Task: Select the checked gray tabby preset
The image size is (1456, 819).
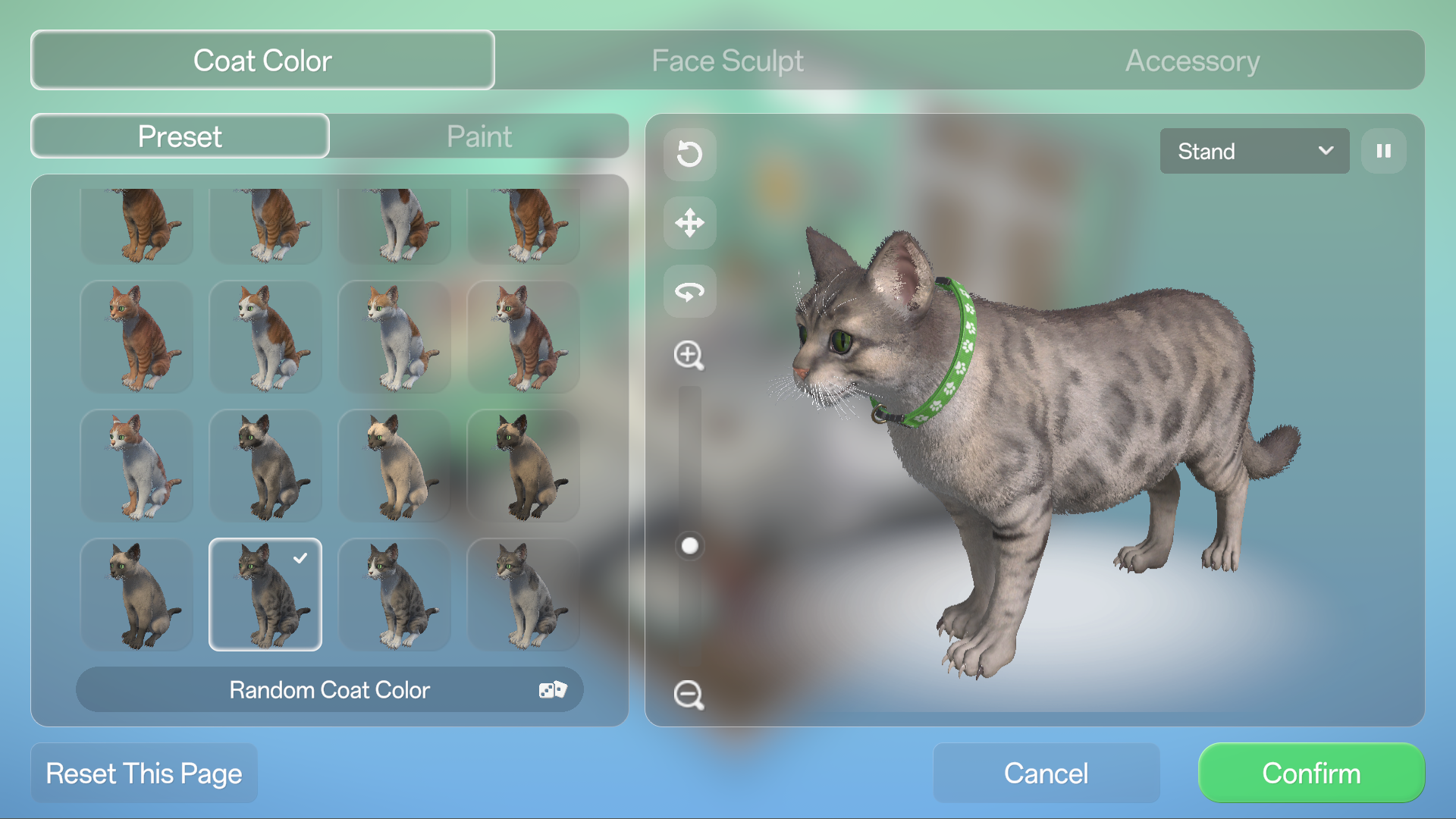Action: pyautogui.click(x=265, y=595)
